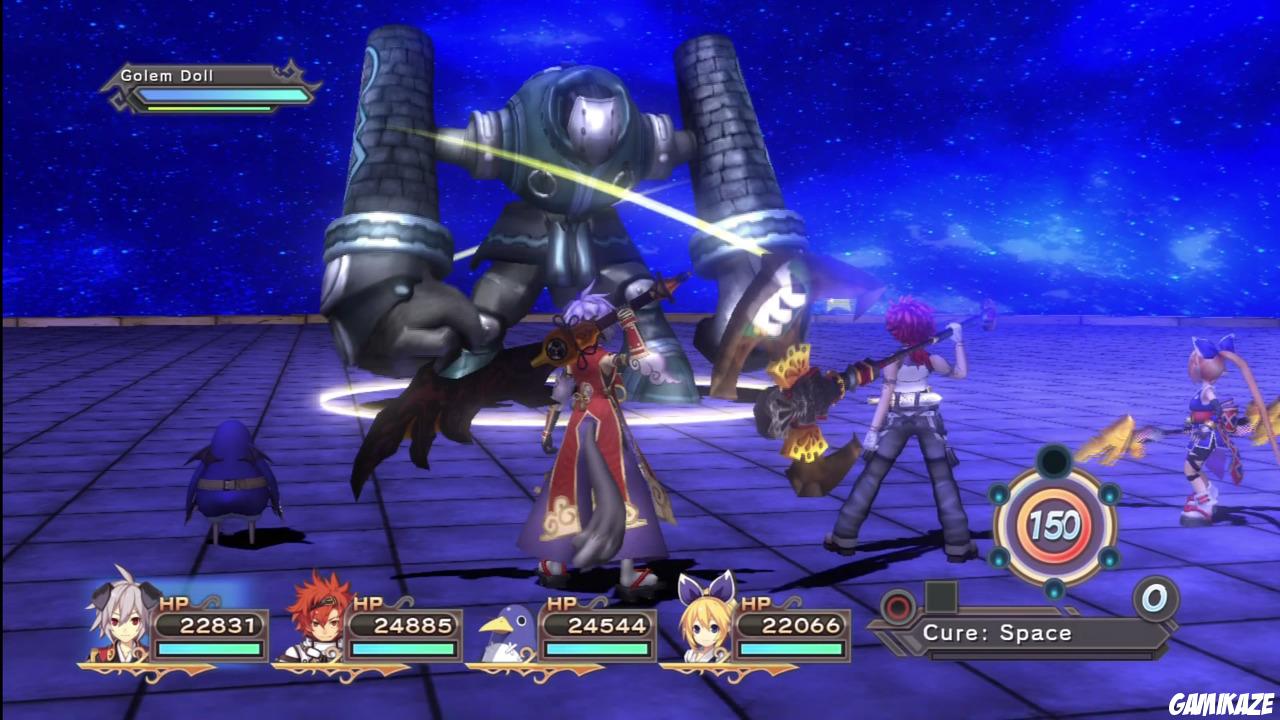The width and height of the screenshot is (1280, 720).
Task: Choose the Cure: Space skill
Action: [997, 633]
